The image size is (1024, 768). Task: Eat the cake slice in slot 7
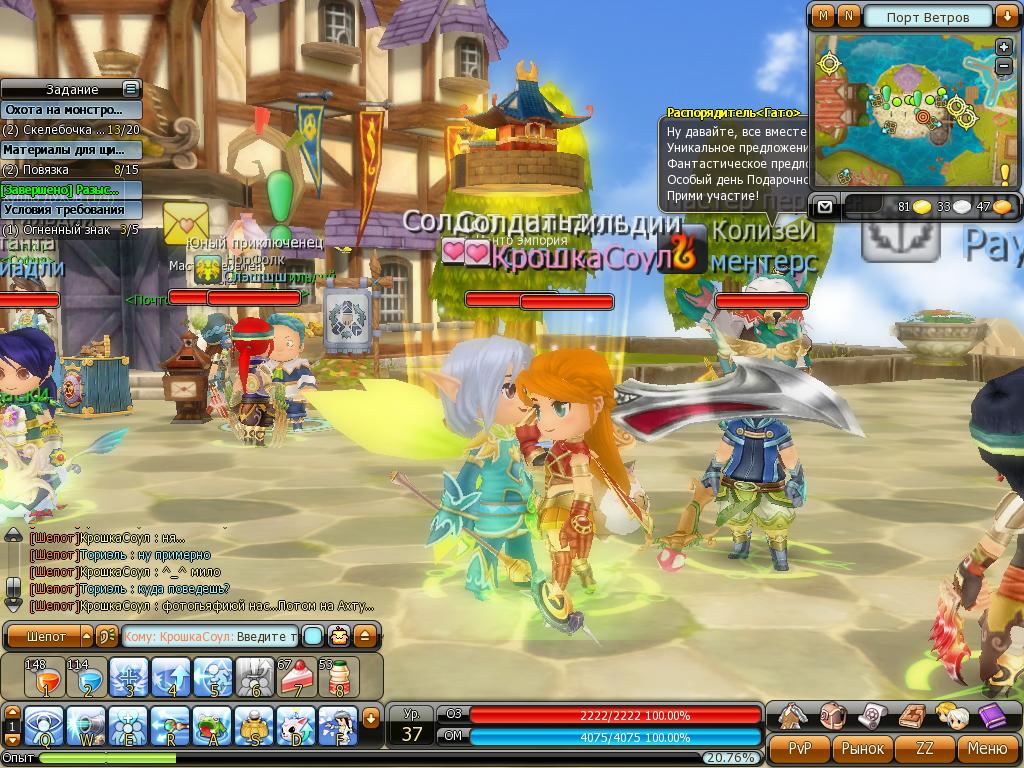pyautogui.click(x=298, y=677)
